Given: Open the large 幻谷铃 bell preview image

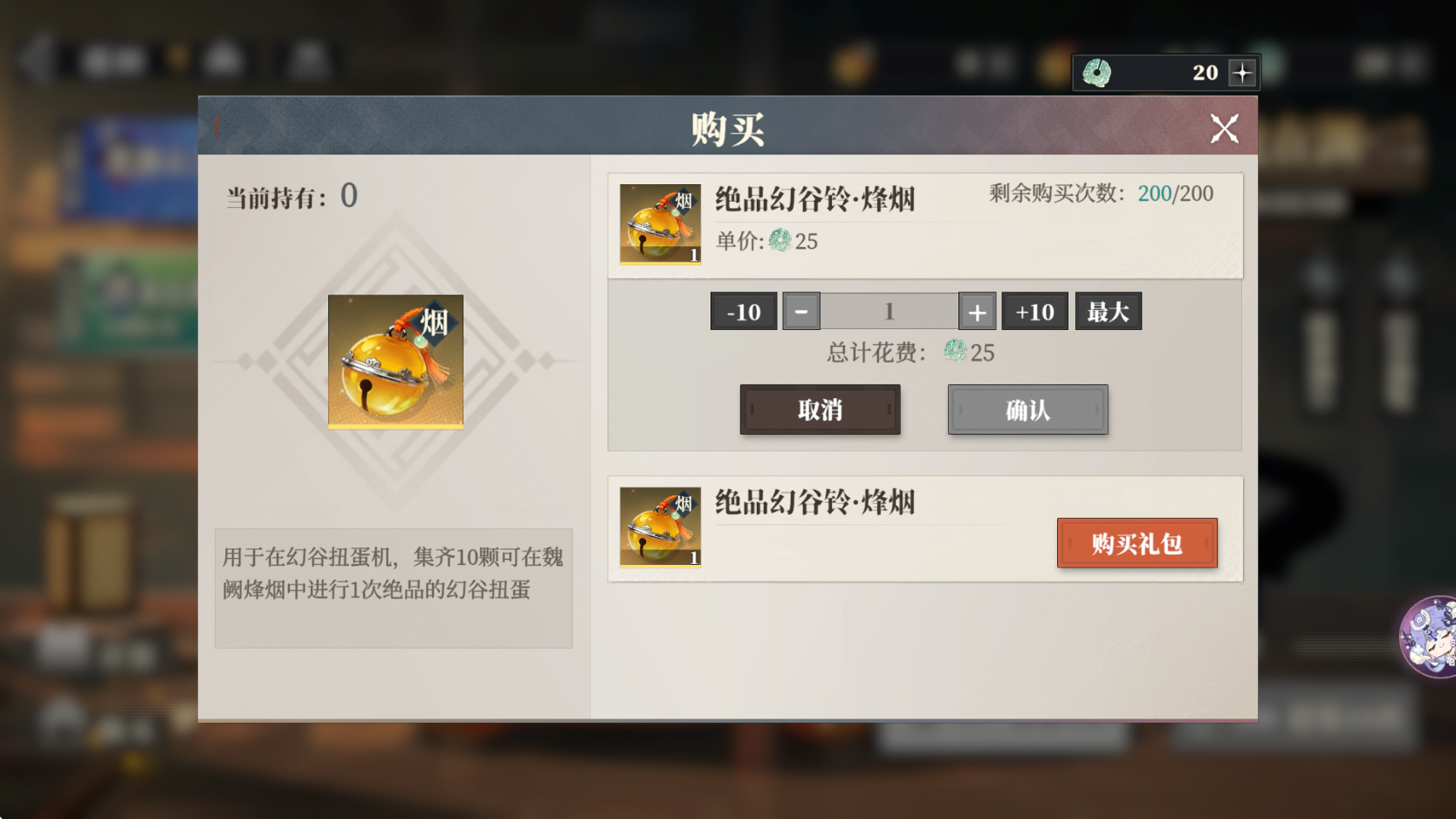Looking at the screenshot, I should (395, 361).
